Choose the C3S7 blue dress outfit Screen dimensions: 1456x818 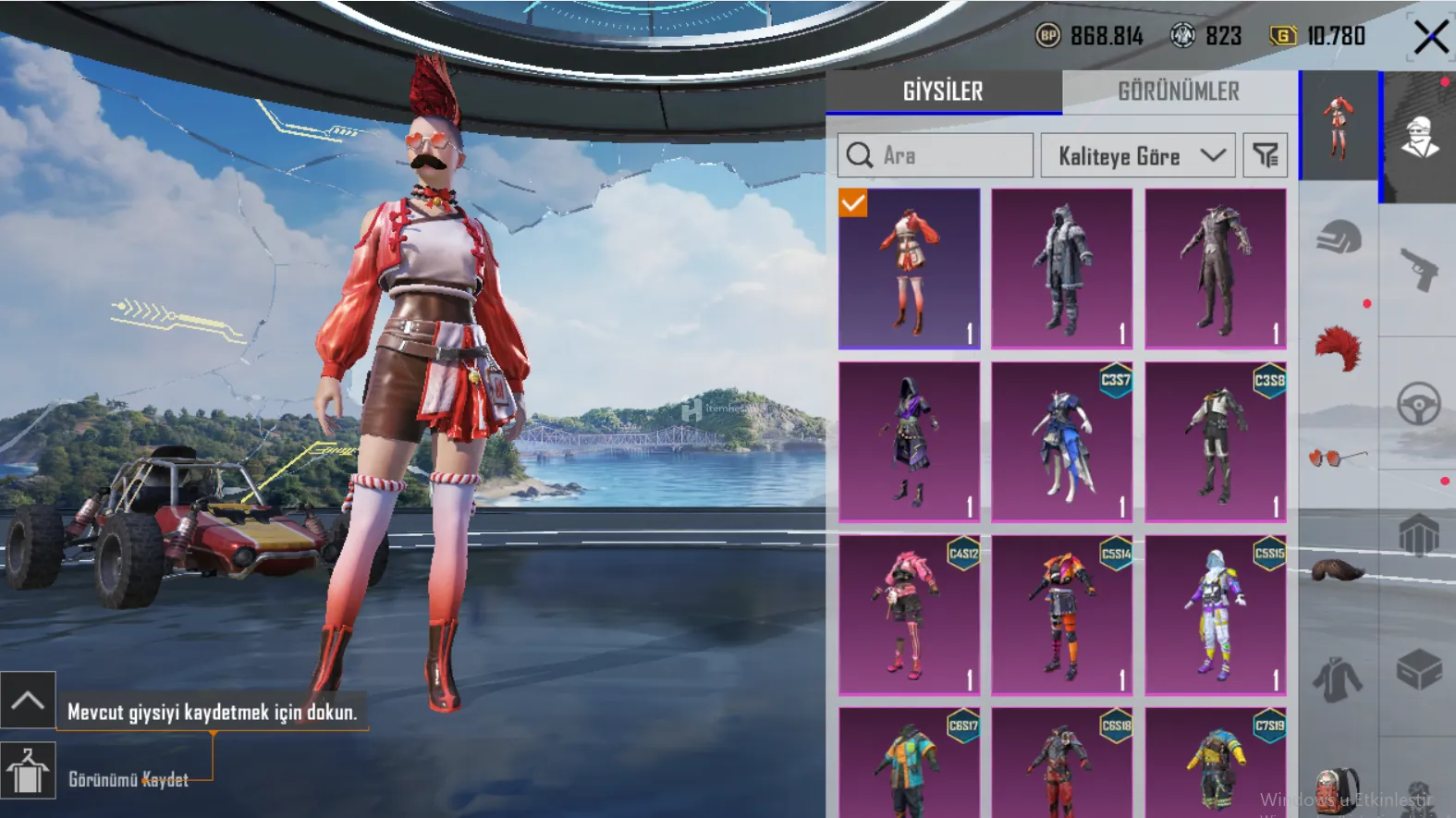pos(1061,441)
